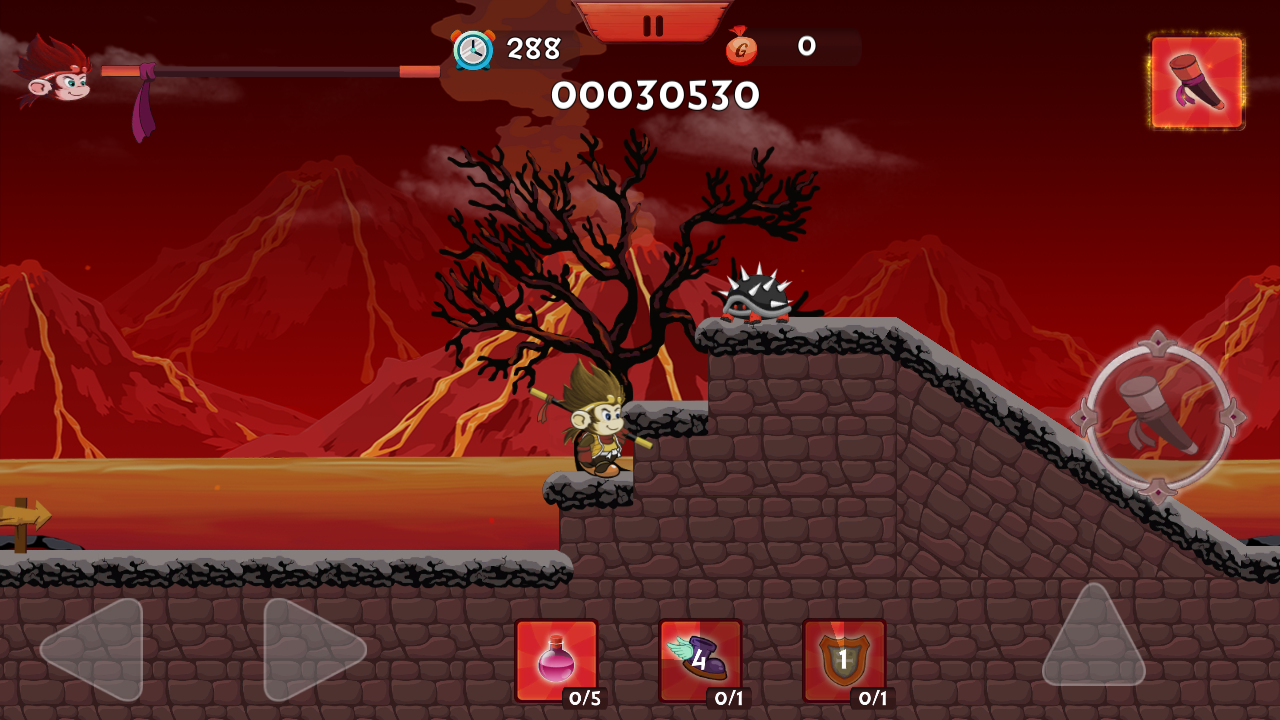Activate the shield power-up slot
This screenshot has width=1280, height=720.
844,660
